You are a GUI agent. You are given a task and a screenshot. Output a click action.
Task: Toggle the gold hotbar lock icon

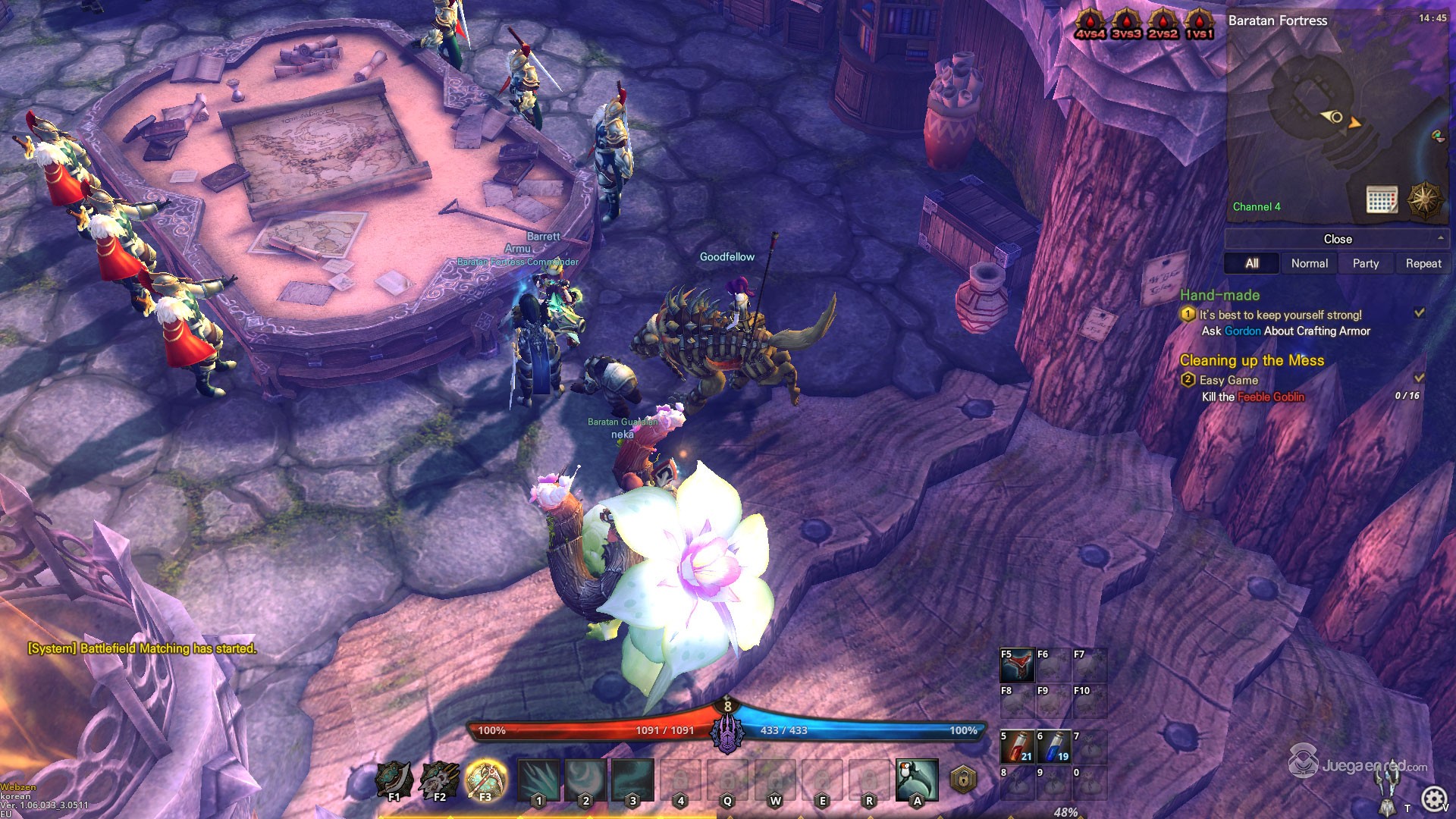point(963,779)
